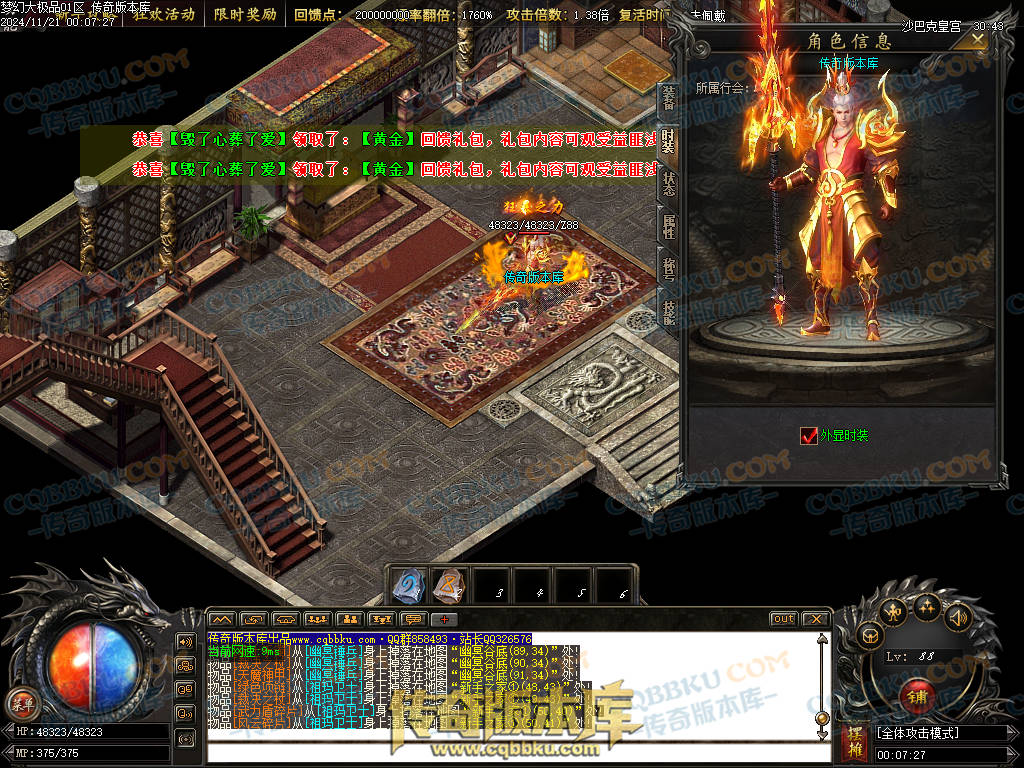Screen dimensions: 1024x768
Task: Click the red plus chat toolbar button
Action: (x=443, y=619)
